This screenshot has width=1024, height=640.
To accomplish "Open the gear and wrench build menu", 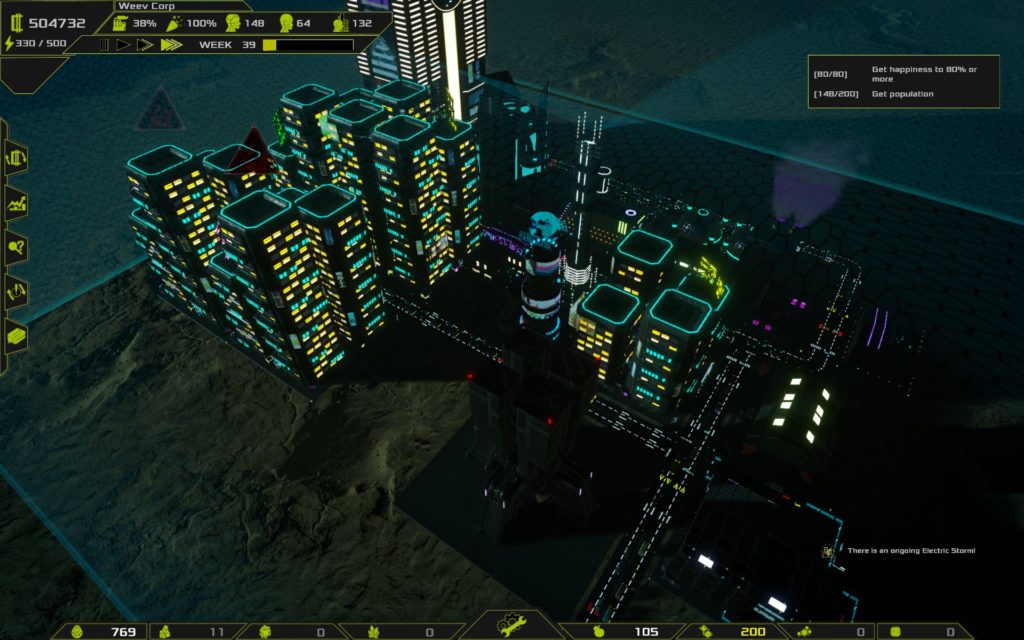I will click(511, 626).
